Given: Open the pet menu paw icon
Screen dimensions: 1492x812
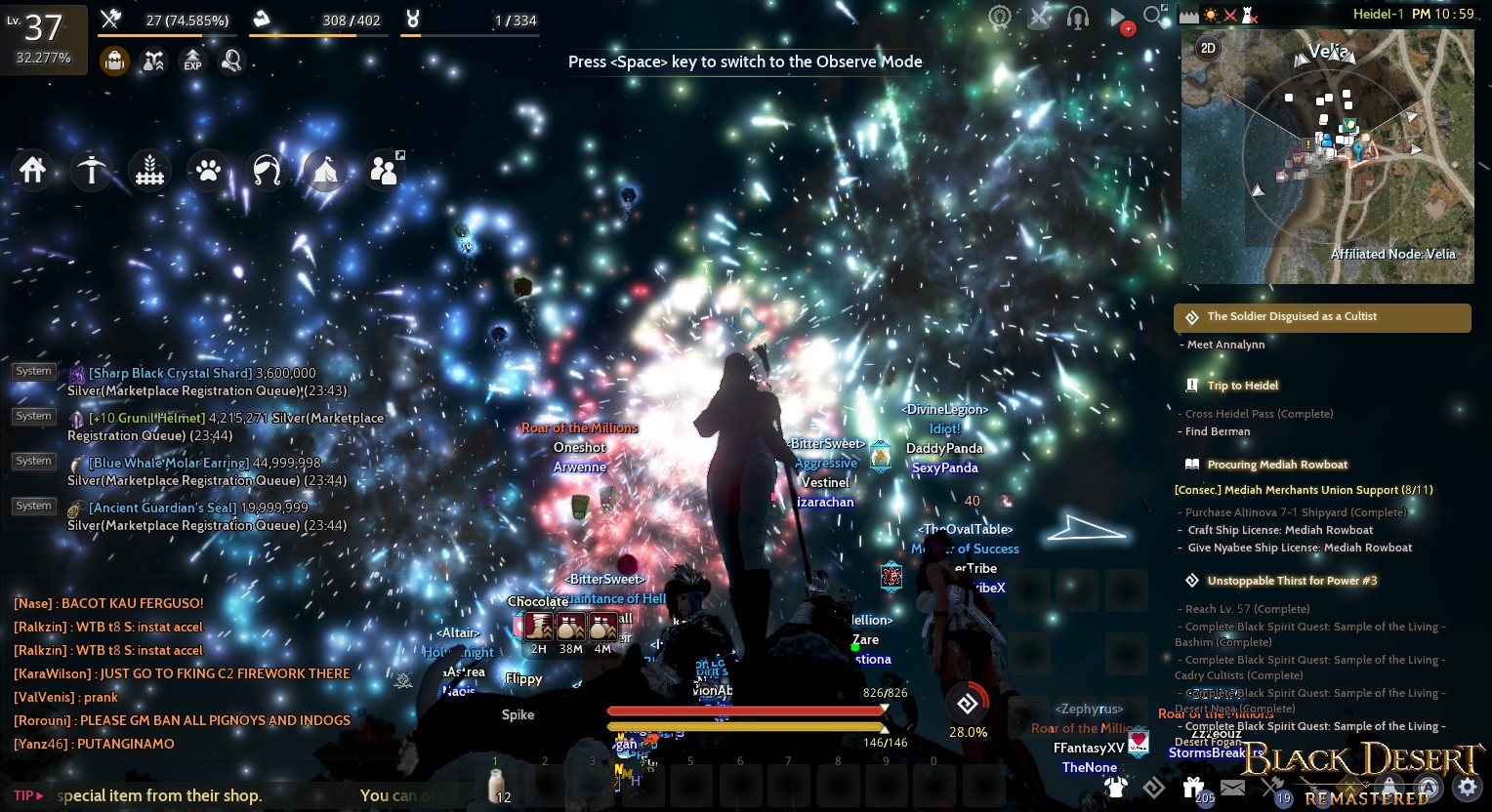Looking at the screenshot, I should tap(208, 170).
